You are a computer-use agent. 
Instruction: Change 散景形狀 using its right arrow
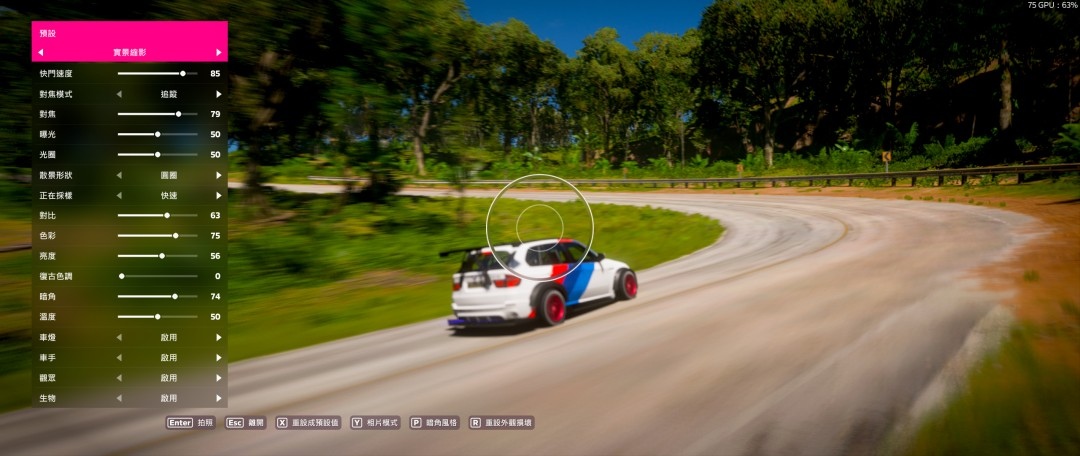pyautogui.click(x=219, y=175)
